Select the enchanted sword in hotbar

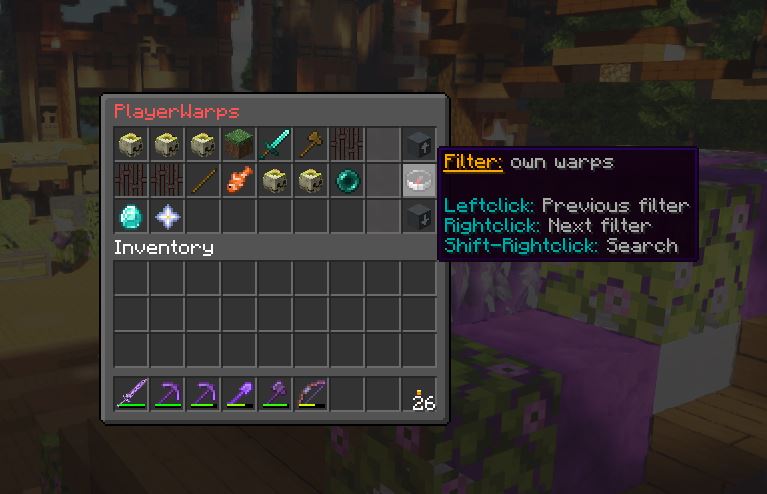(131, 396)
